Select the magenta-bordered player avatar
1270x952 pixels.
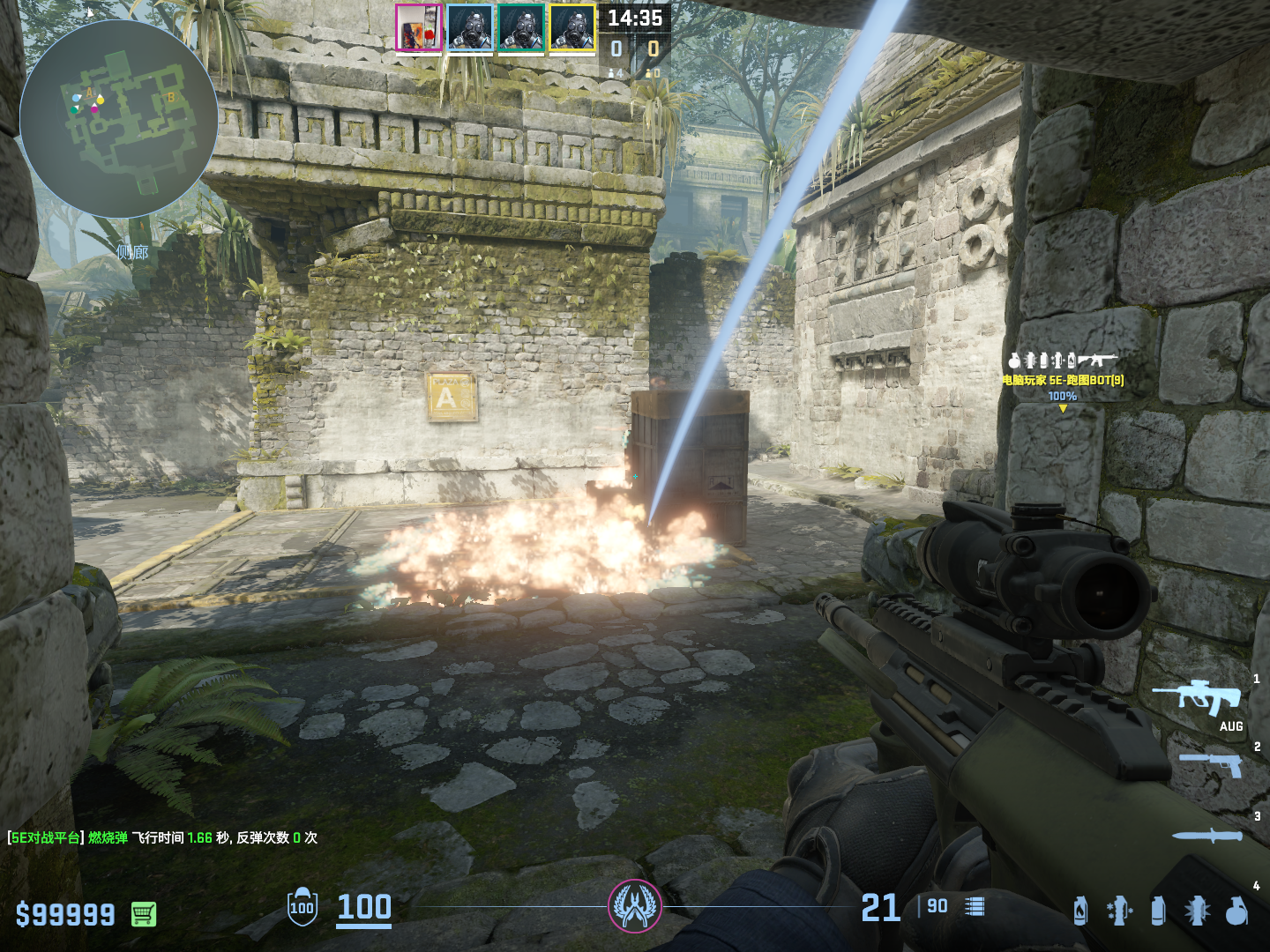419,27
